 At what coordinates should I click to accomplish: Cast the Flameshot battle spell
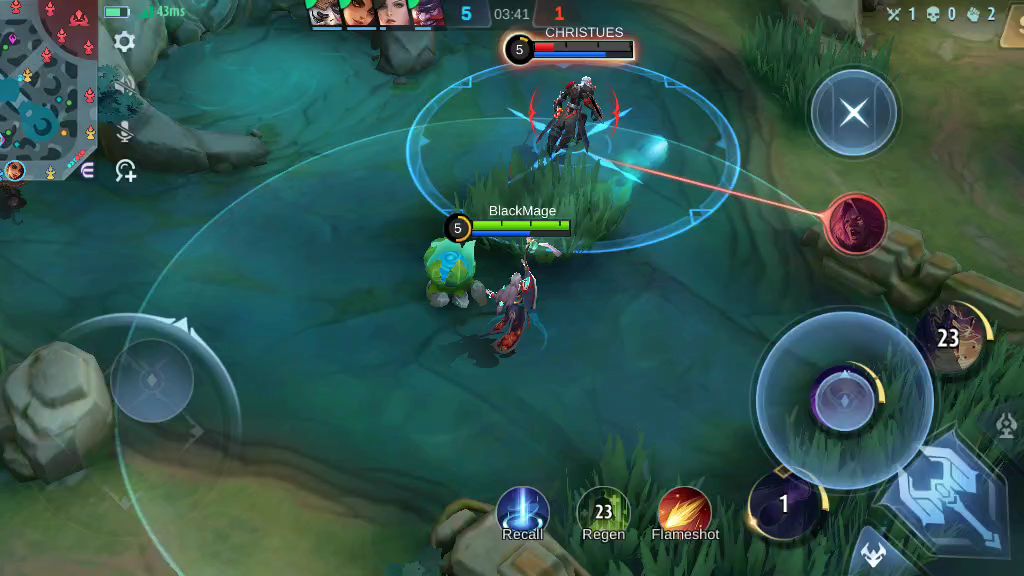[x=685, y=512]
